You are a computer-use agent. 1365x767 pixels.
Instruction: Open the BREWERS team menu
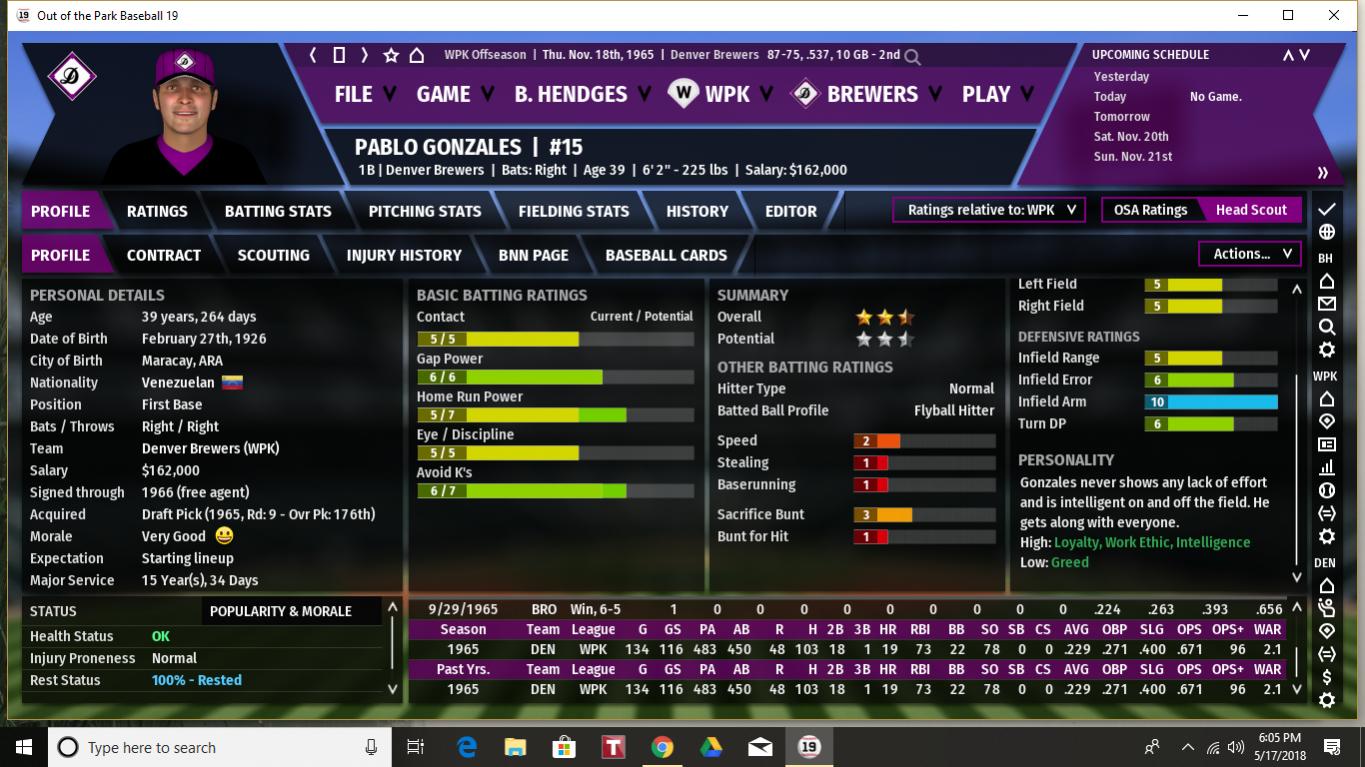pos(872,94)
